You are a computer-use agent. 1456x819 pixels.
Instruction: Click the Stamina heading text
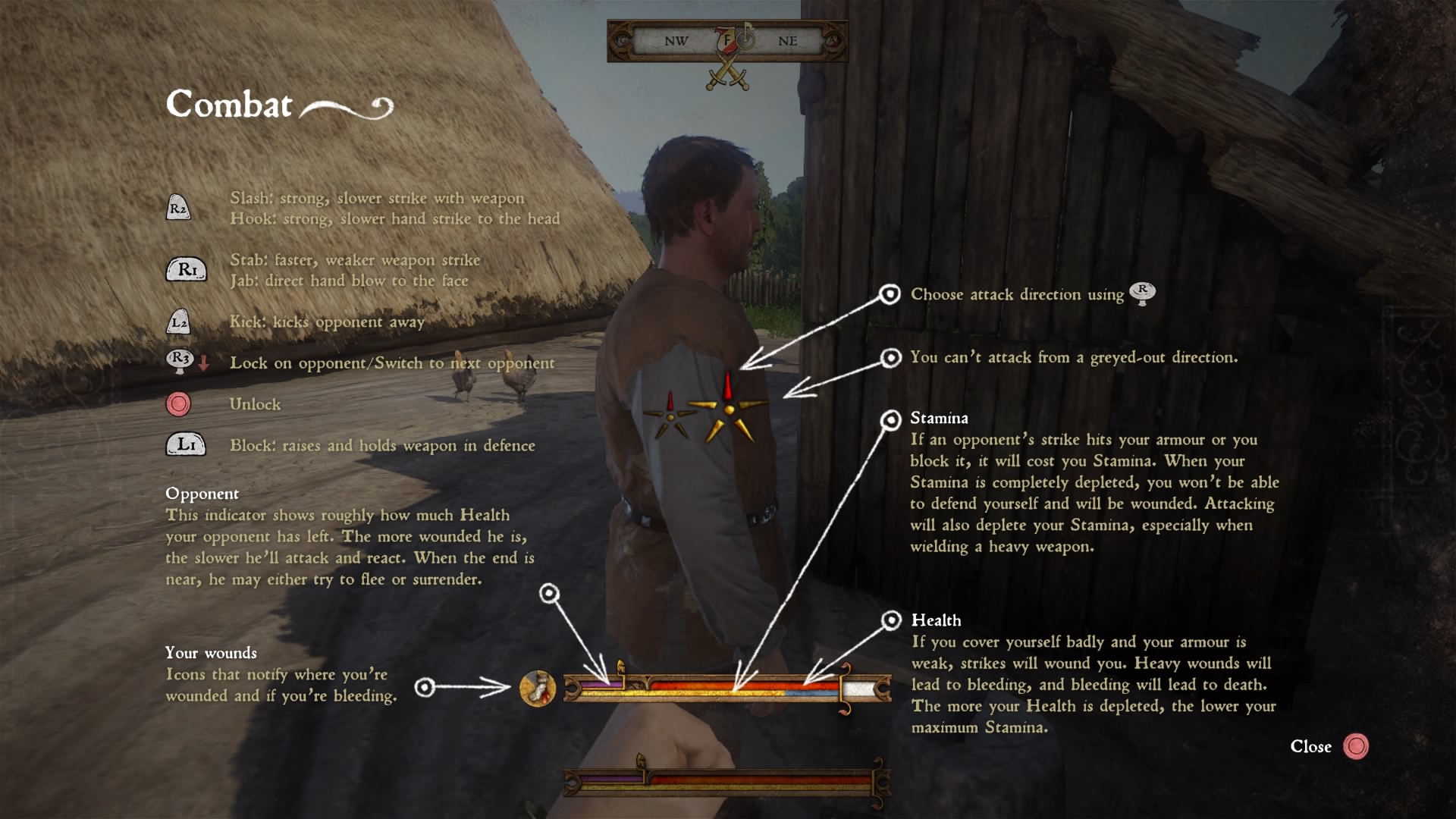pos(939,418)
